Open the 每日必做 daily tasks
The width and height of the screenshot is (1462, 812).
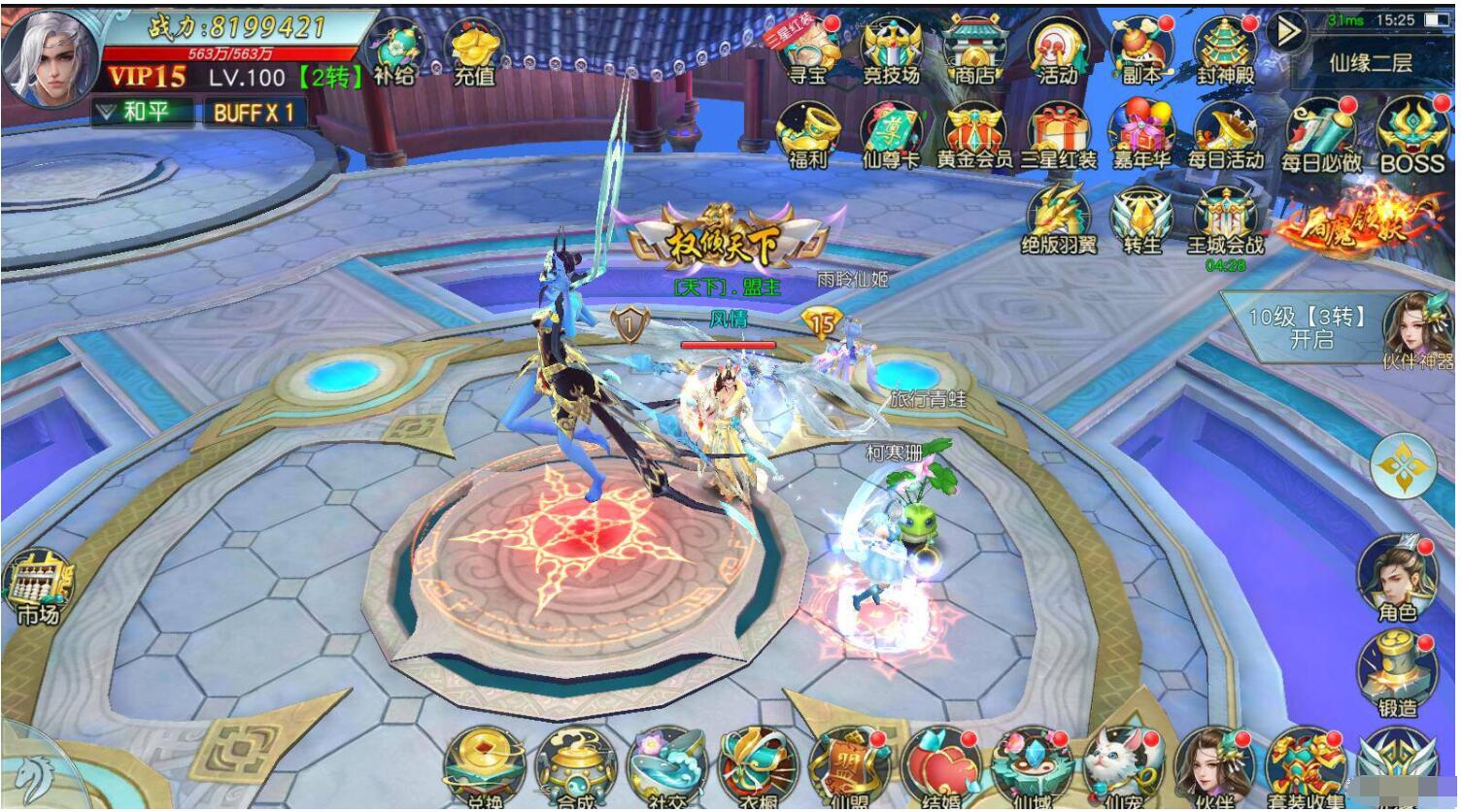coord(1320,134)
